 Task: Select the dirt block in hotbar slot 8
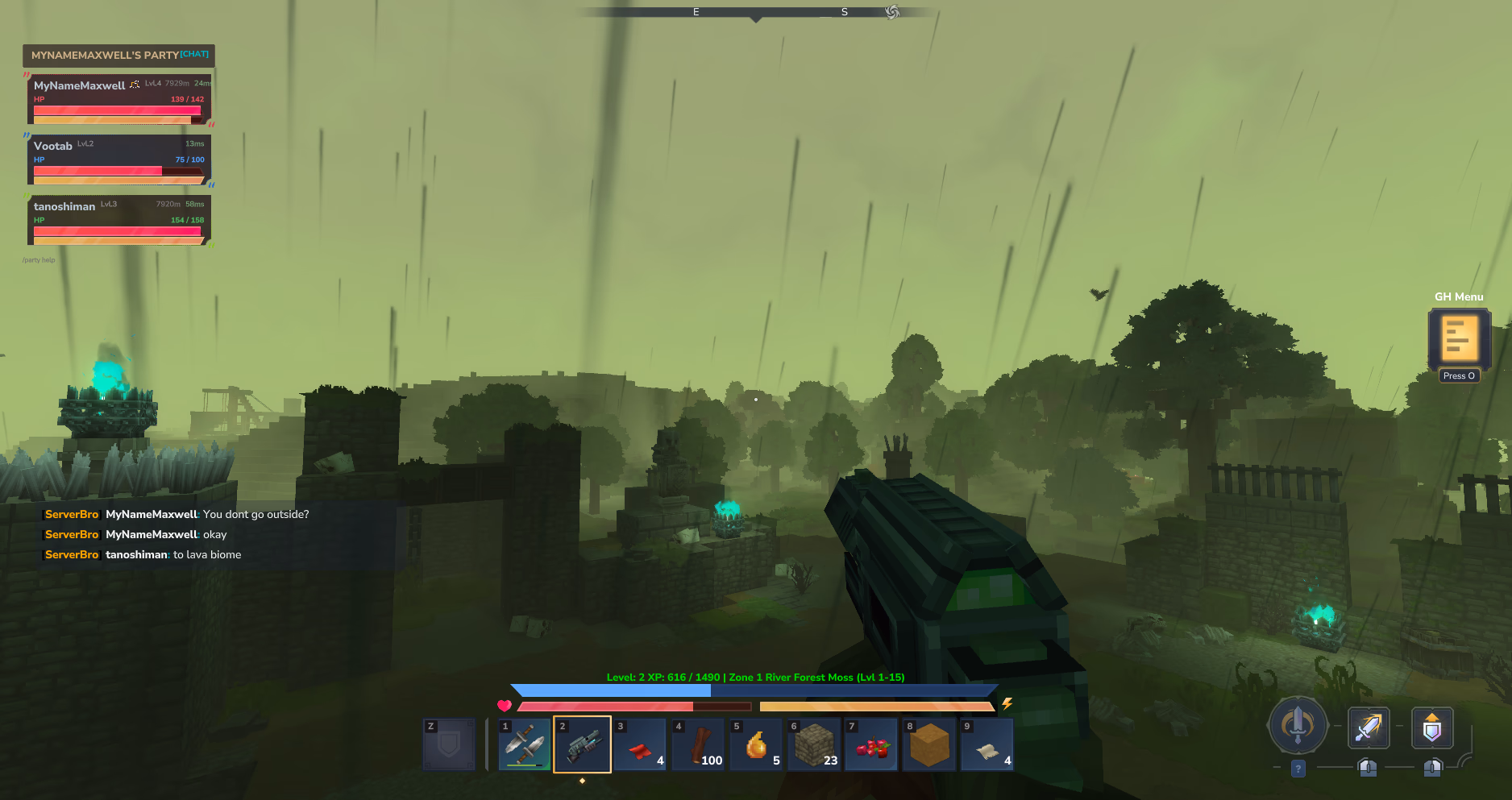(928, 743)
